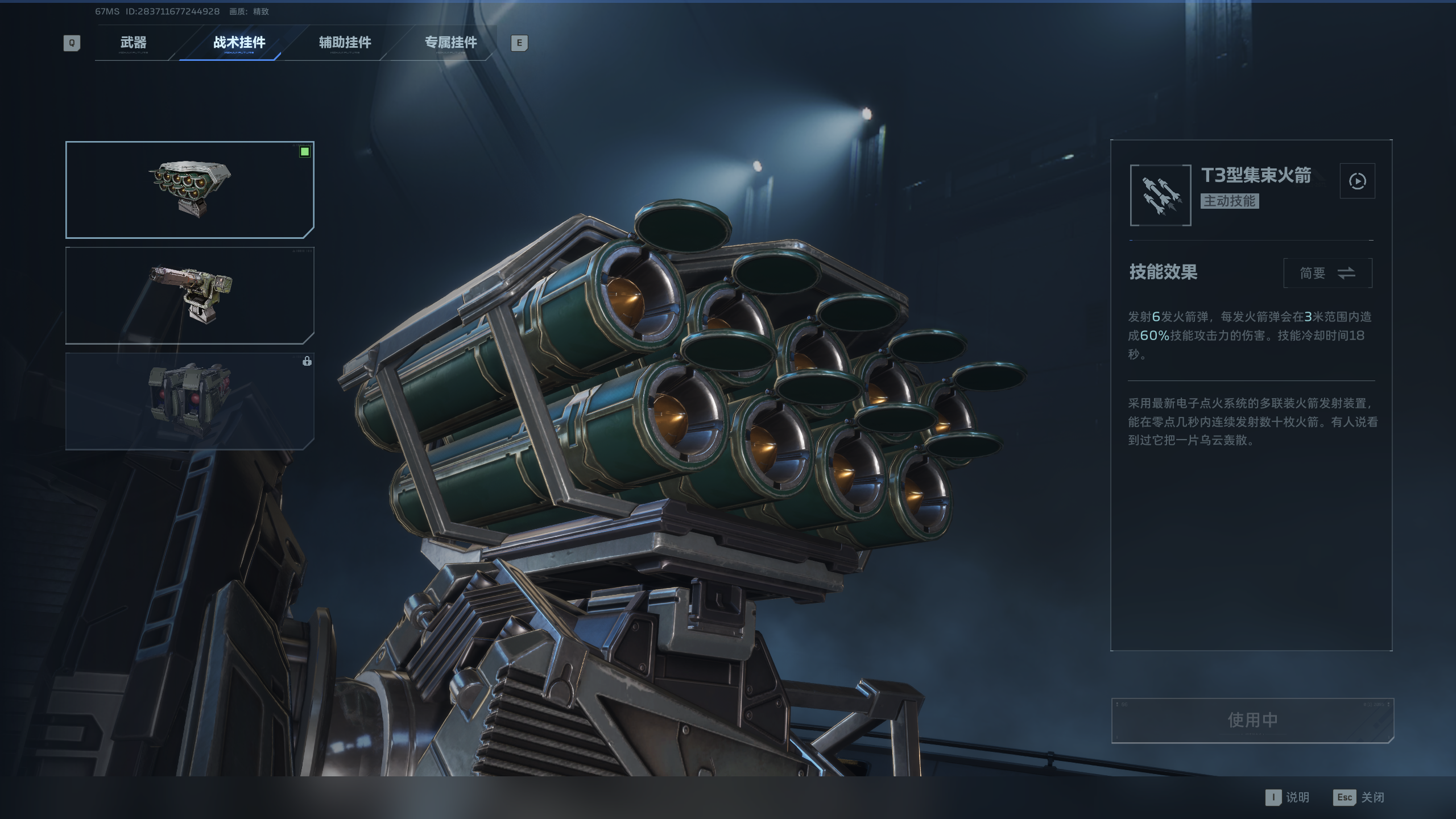Go to the 专属挂件 tab
1456x819 pixels.
point(450,43)
